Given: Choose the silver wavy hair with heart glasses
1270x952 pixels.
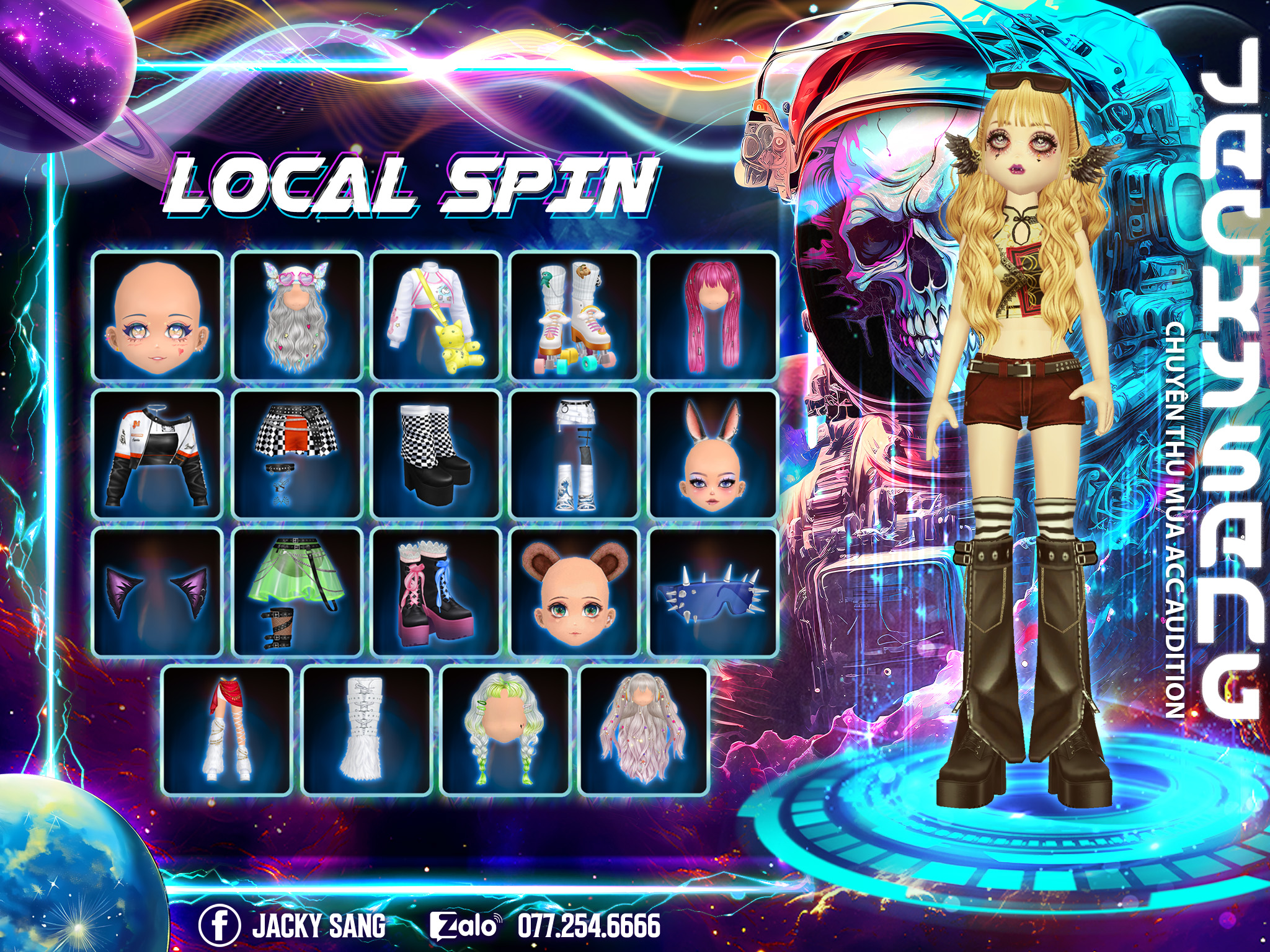Looking at the screenshot, I should pos(297,316).
